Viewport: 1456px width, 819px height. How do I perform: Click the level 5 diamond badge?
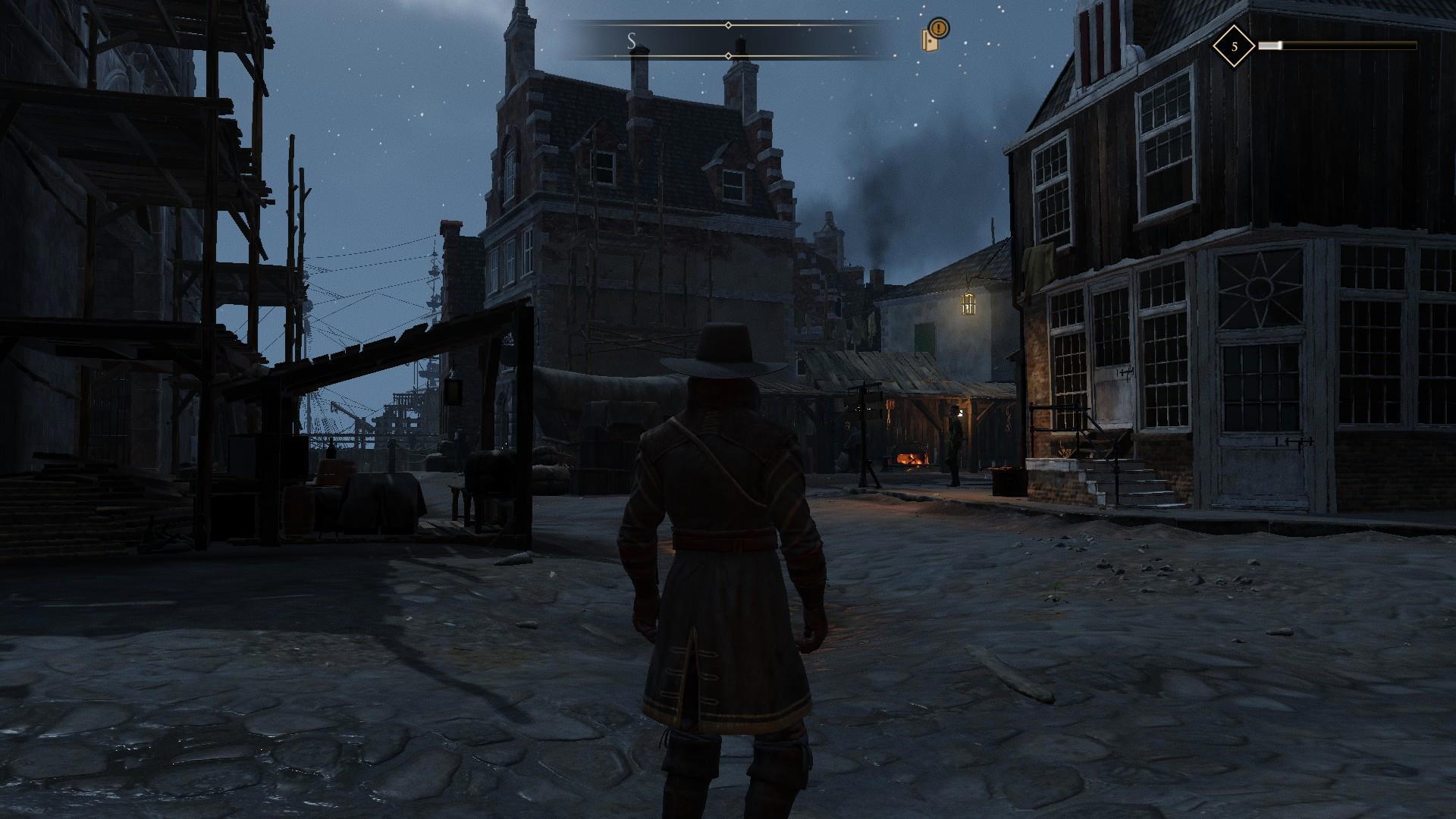coord(1233,46)
